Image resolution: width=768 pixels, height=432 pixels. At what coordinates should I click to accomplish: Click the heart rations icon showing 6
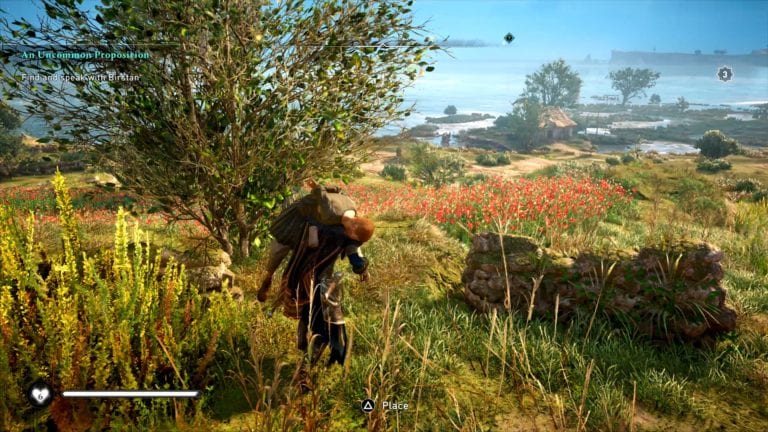point(40,394)
